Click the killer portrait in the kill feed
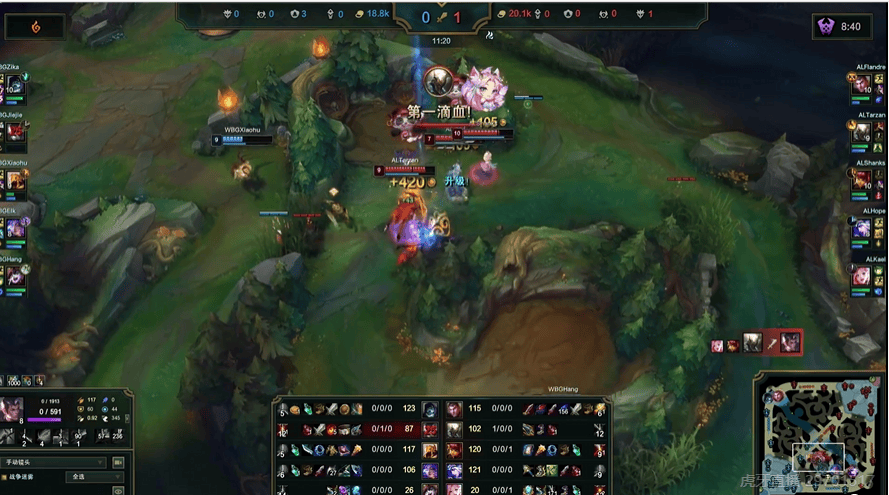This screenshot has height=495, width=889. point(753,343)
